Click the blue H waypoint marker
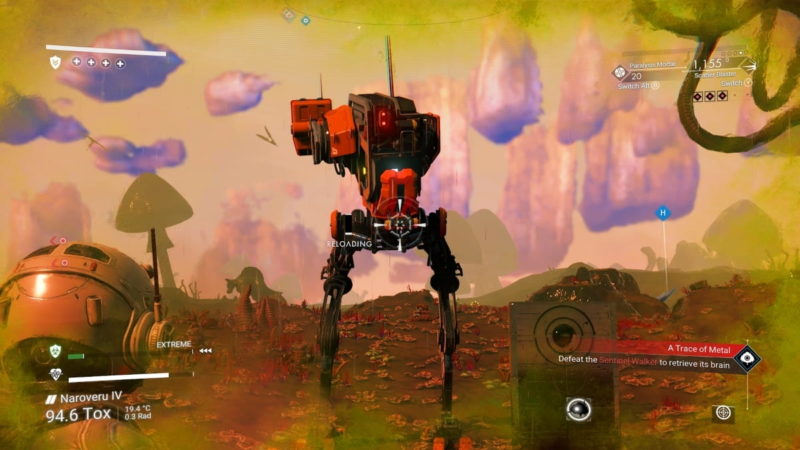 pos(662,213)
